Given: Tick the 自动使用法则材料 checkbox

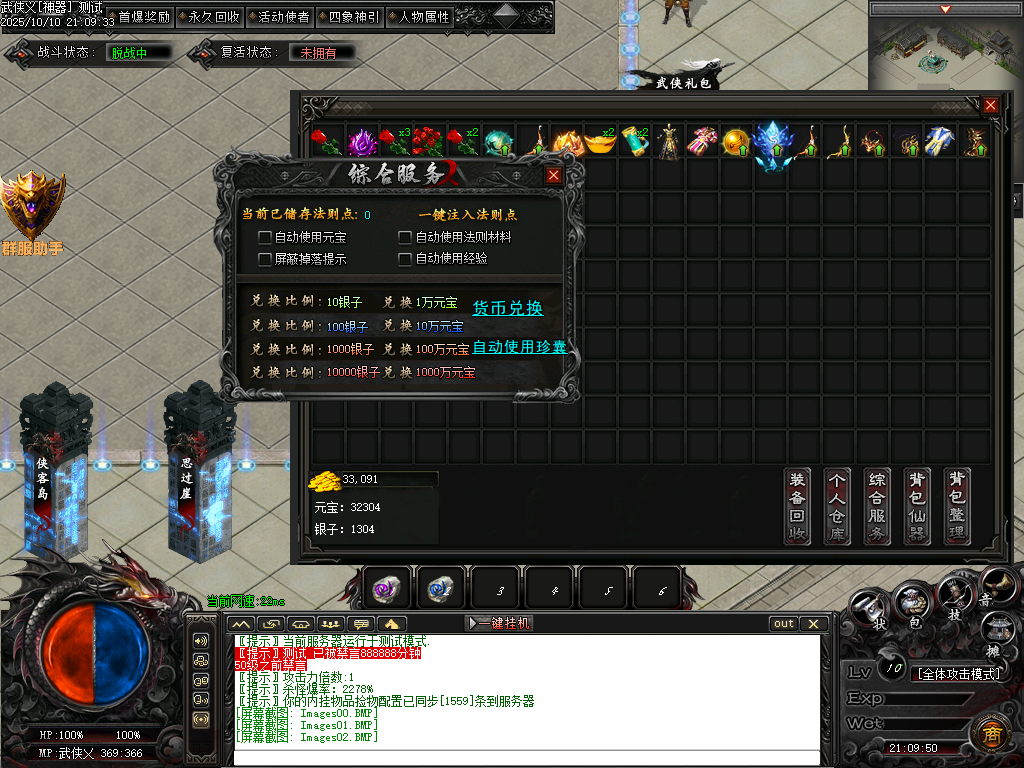Looking at the screenshot, I should 405,237.
